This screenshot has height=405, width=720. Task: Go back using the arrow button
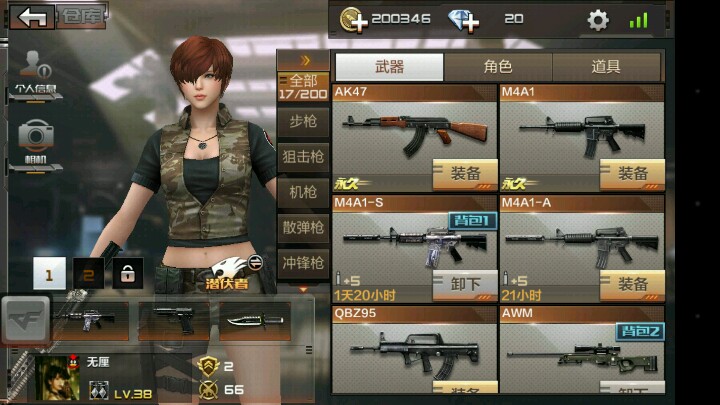pyautogui.click(x=35, y=16)
